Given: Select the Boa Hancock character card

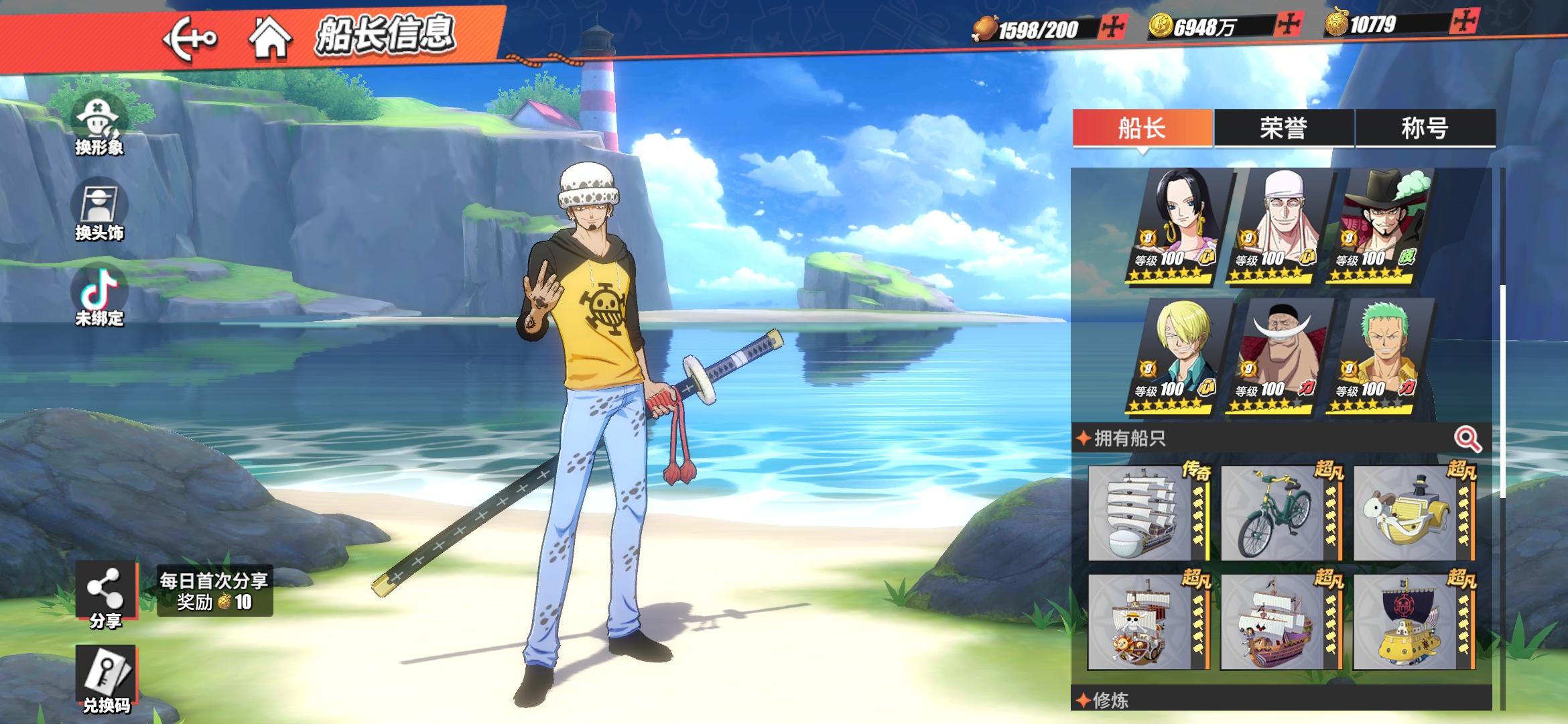Looking at the screenshot, I should (x=1178, y=225).
